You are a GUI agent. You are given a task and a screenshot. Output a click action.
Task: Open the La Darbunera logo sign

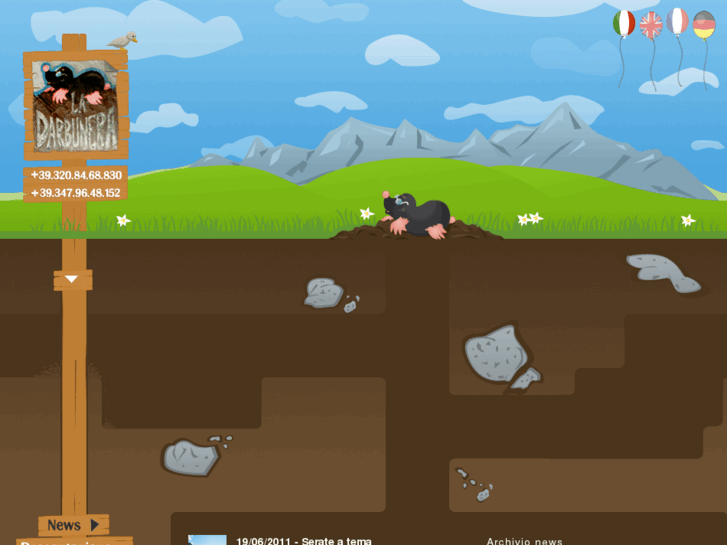point(75,107)
